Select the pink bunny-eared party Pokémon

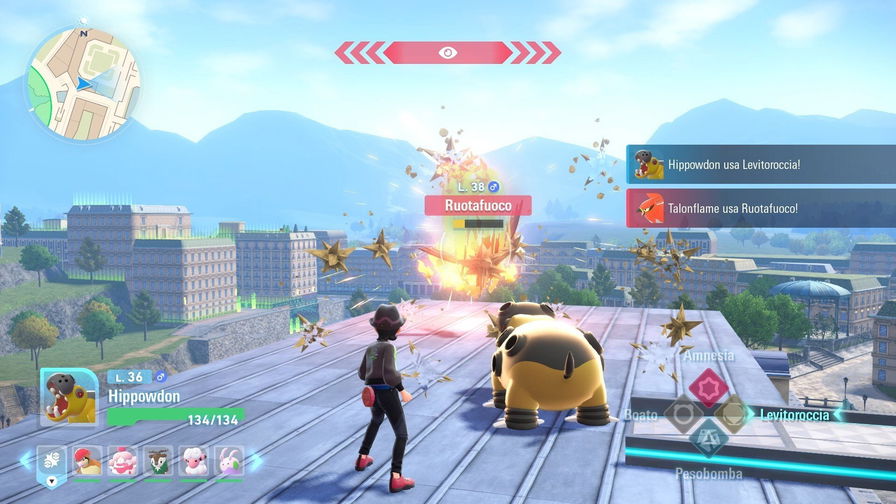pos(229,460)
